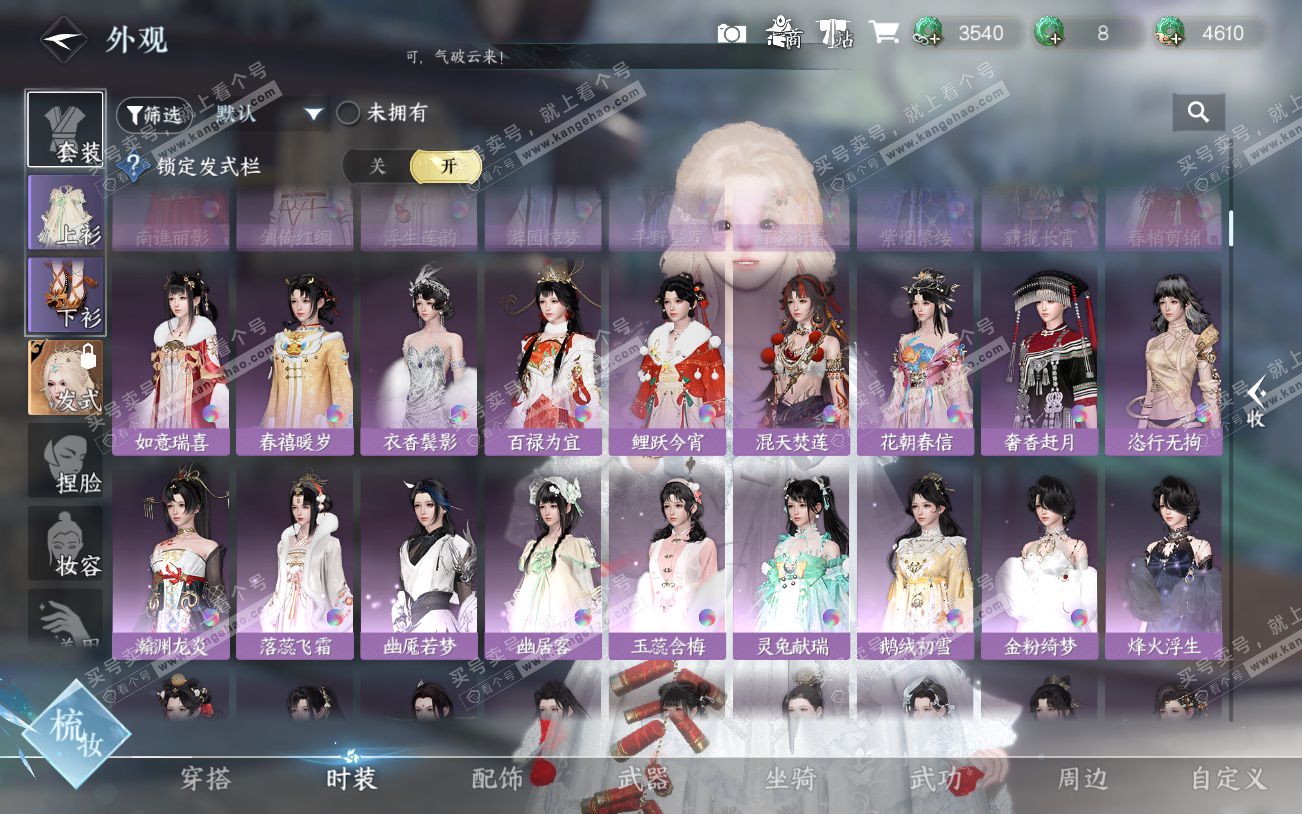Choose the 奢香赶月 outfit
Image resolution: width=1302 pixels, height=814 pixels.
(x=1039, y=358)
